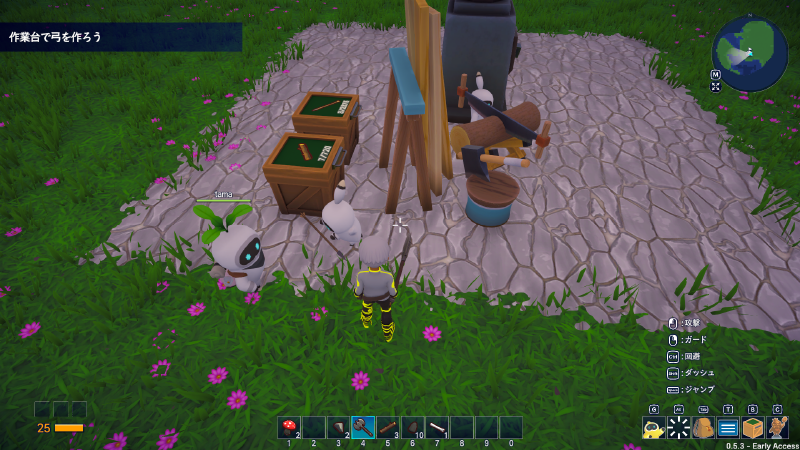Open the bronze statue character menu
Viewport: 800px width, 450px height.
777,428
